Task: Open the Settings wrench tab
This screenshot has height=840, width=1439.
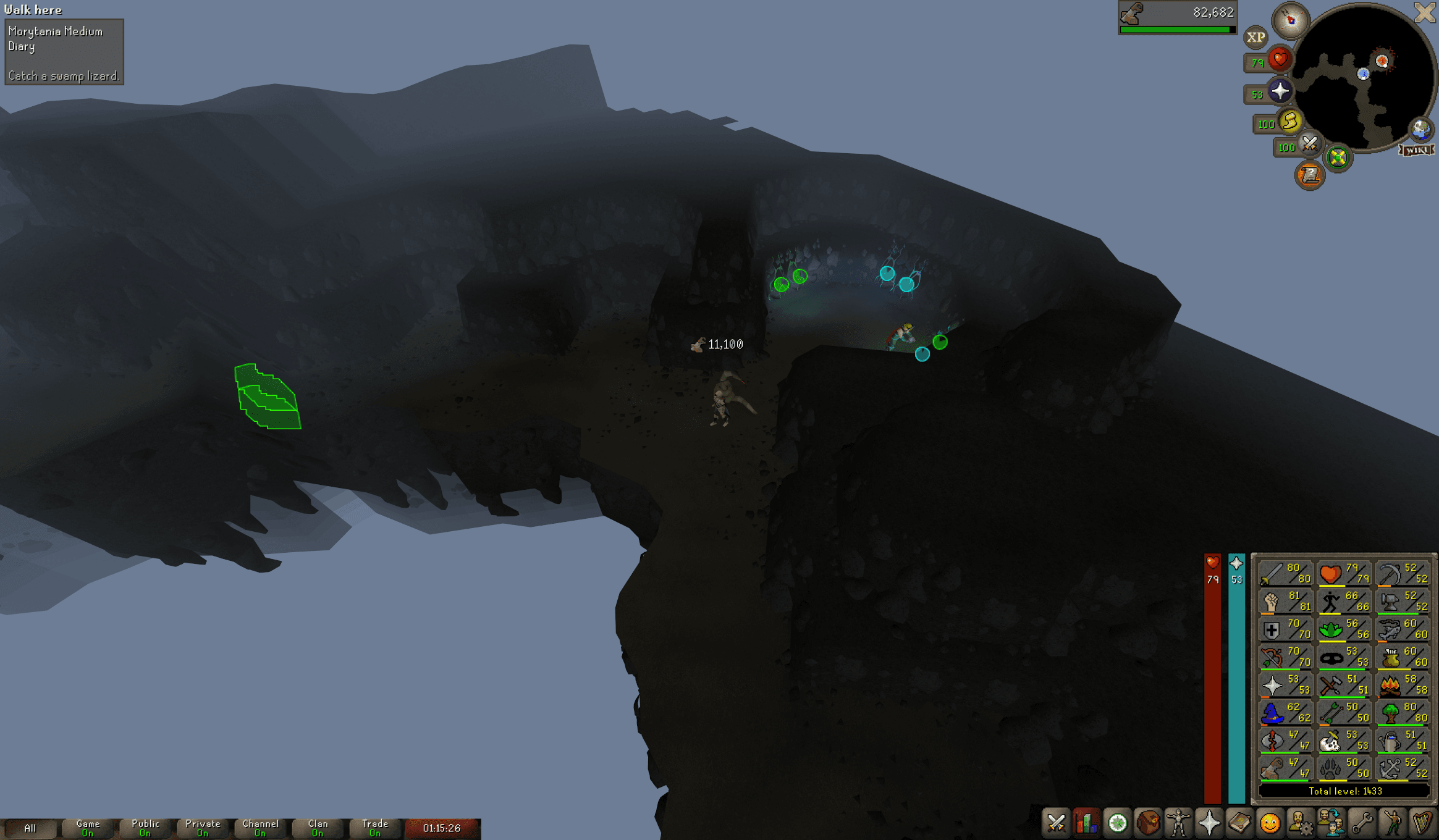Action: coord(1361,823)
